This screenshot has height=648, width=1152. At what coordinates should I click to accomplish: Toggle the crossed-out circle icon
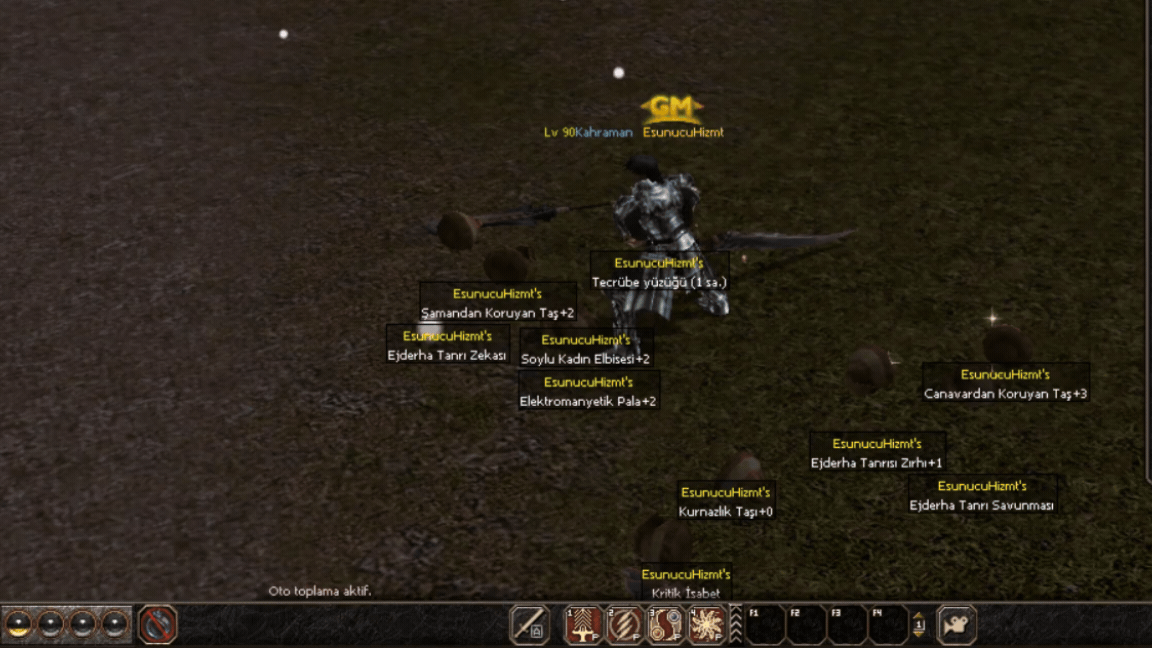pyautogui.click(x=157, y=625)
